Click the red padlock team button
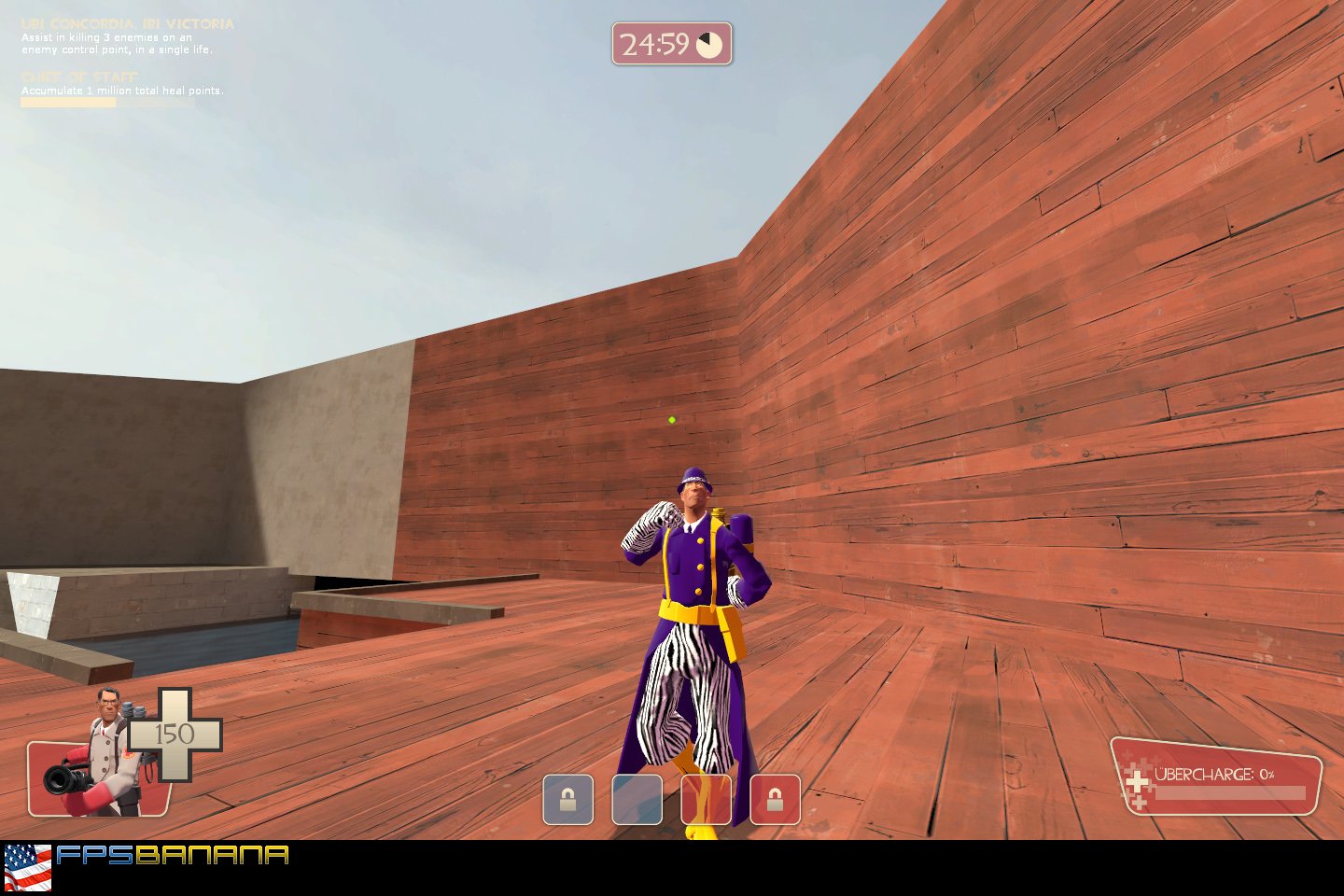This screenshot has height=896, width=1344. [775, 800]
